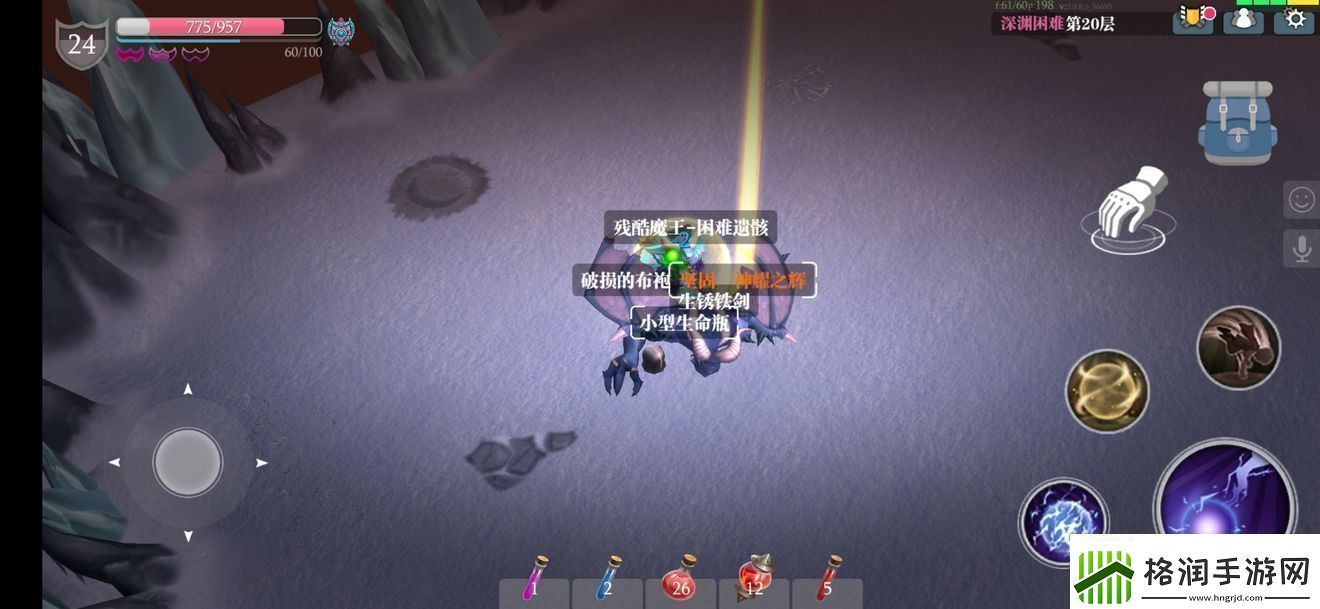The height and width of the screenshot is (609, 1320).
Task: Cast the golden orb shield skill
Action: click(x=1106, y=390)
